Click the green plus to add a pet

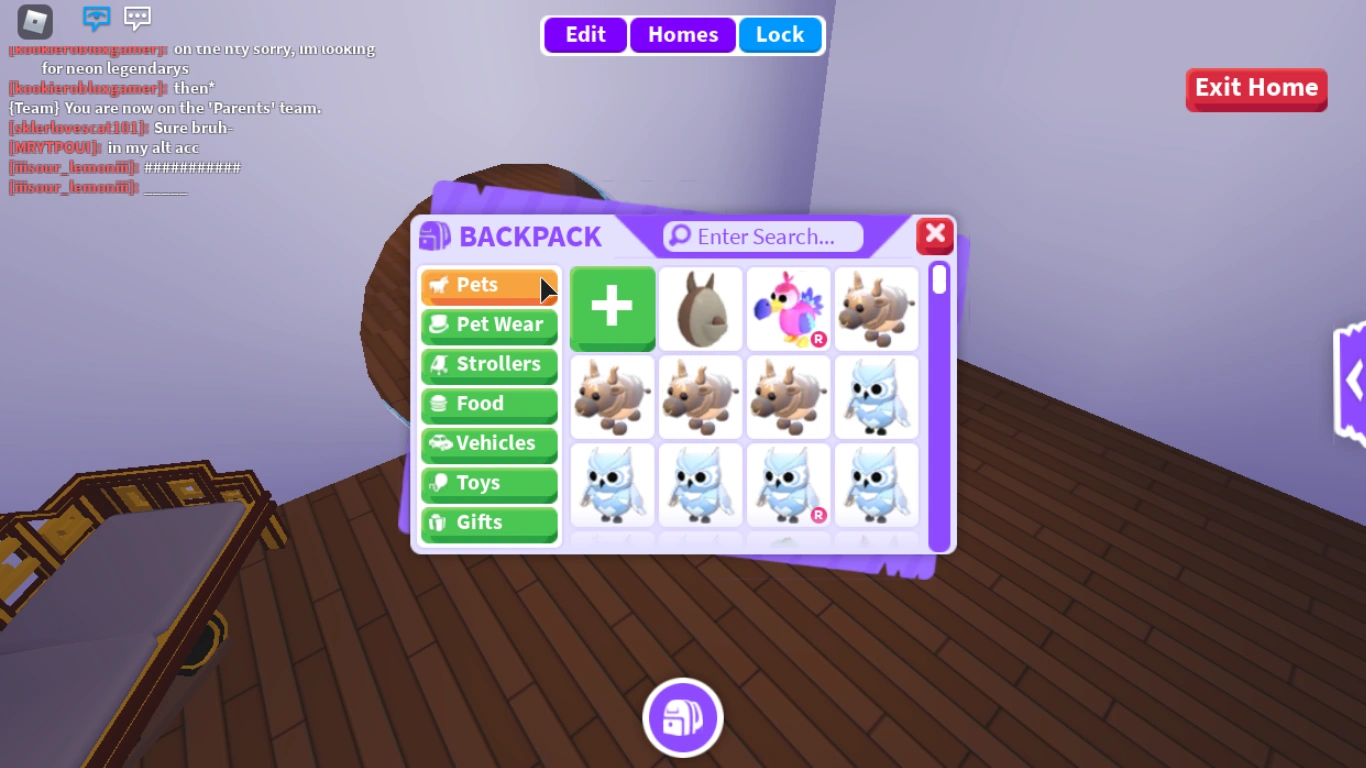pyautogui.click(x=612, y=308)
